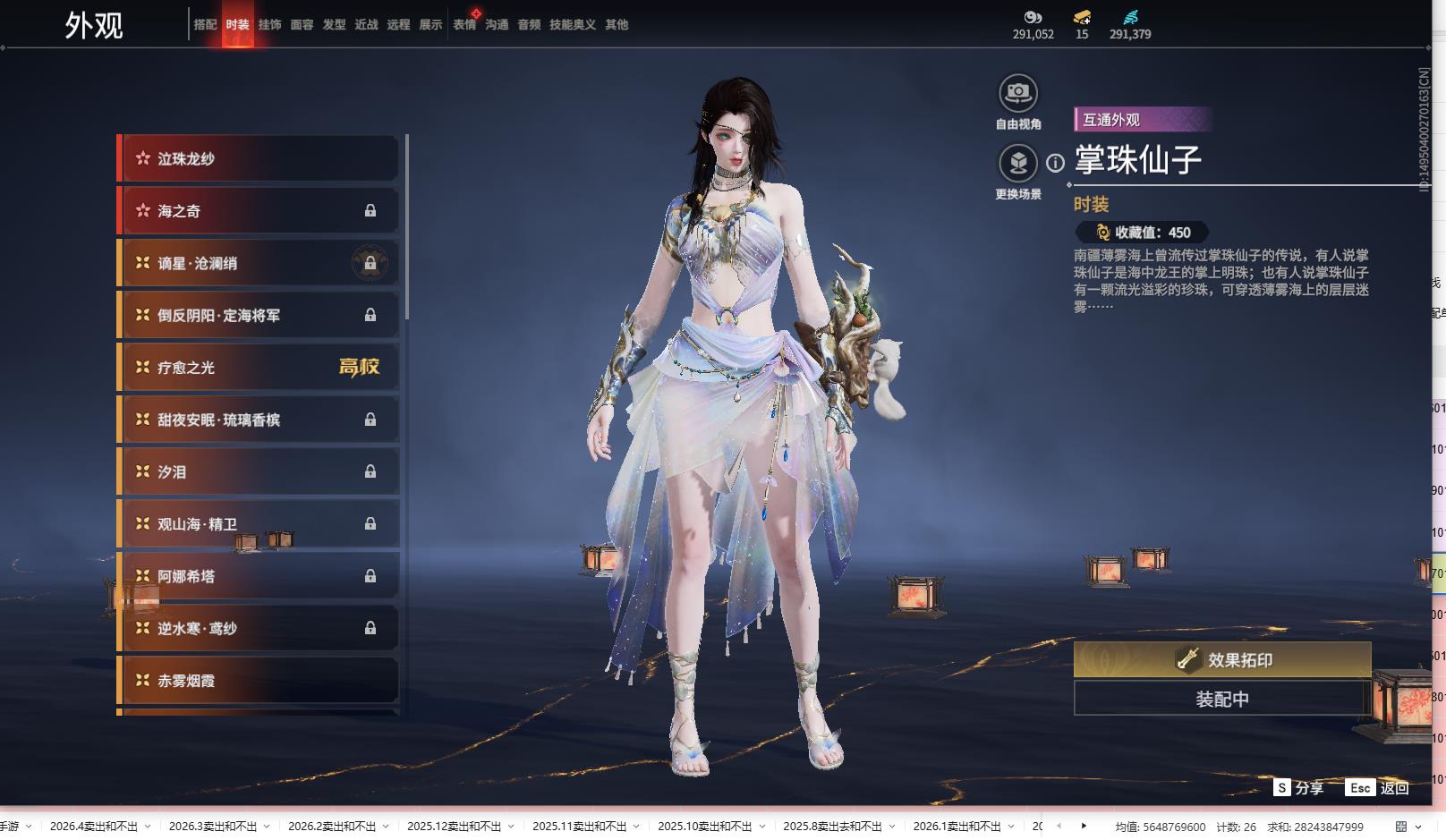This screenshot has width=1446, height=840.
Task: Select the 泣珠龙纱 outfit
Action: click(259, 159)
